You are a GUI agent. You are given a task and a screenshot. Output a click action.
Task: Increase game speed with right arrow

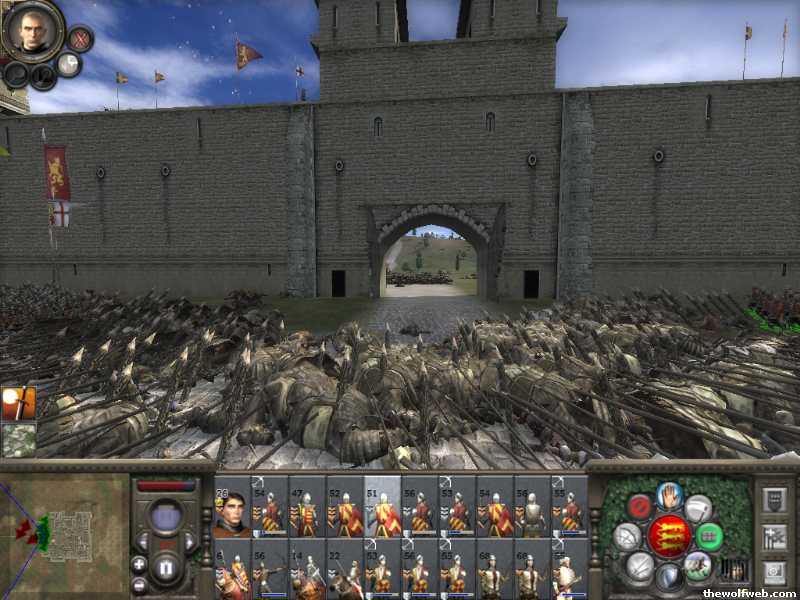(190, 541)
